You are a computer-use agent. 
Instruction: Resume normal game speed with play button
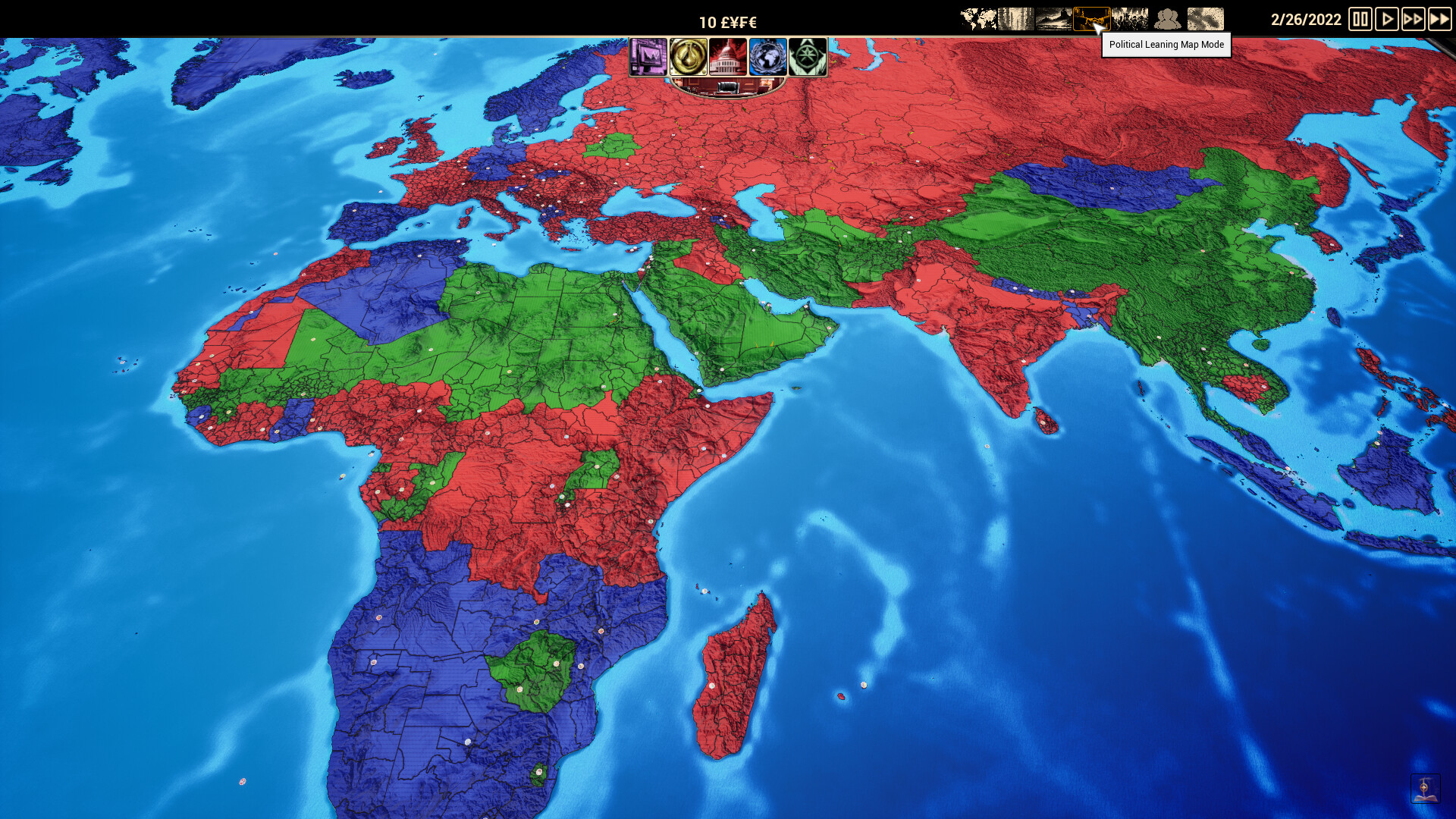click(x=1386, y=20)
